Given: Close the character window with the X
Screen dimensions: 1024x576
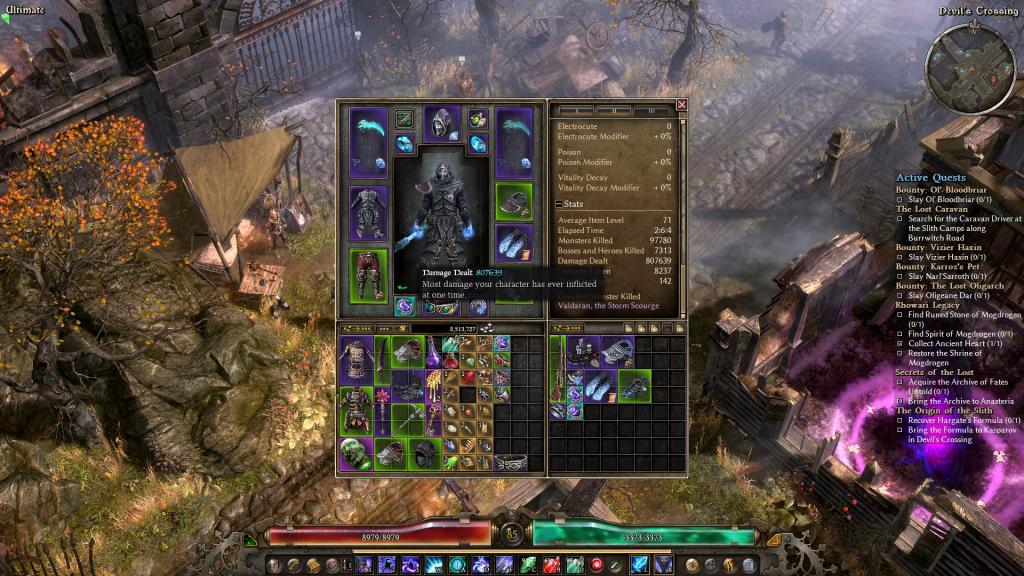Looking at the screenshot, I should [x=682, y=104].
